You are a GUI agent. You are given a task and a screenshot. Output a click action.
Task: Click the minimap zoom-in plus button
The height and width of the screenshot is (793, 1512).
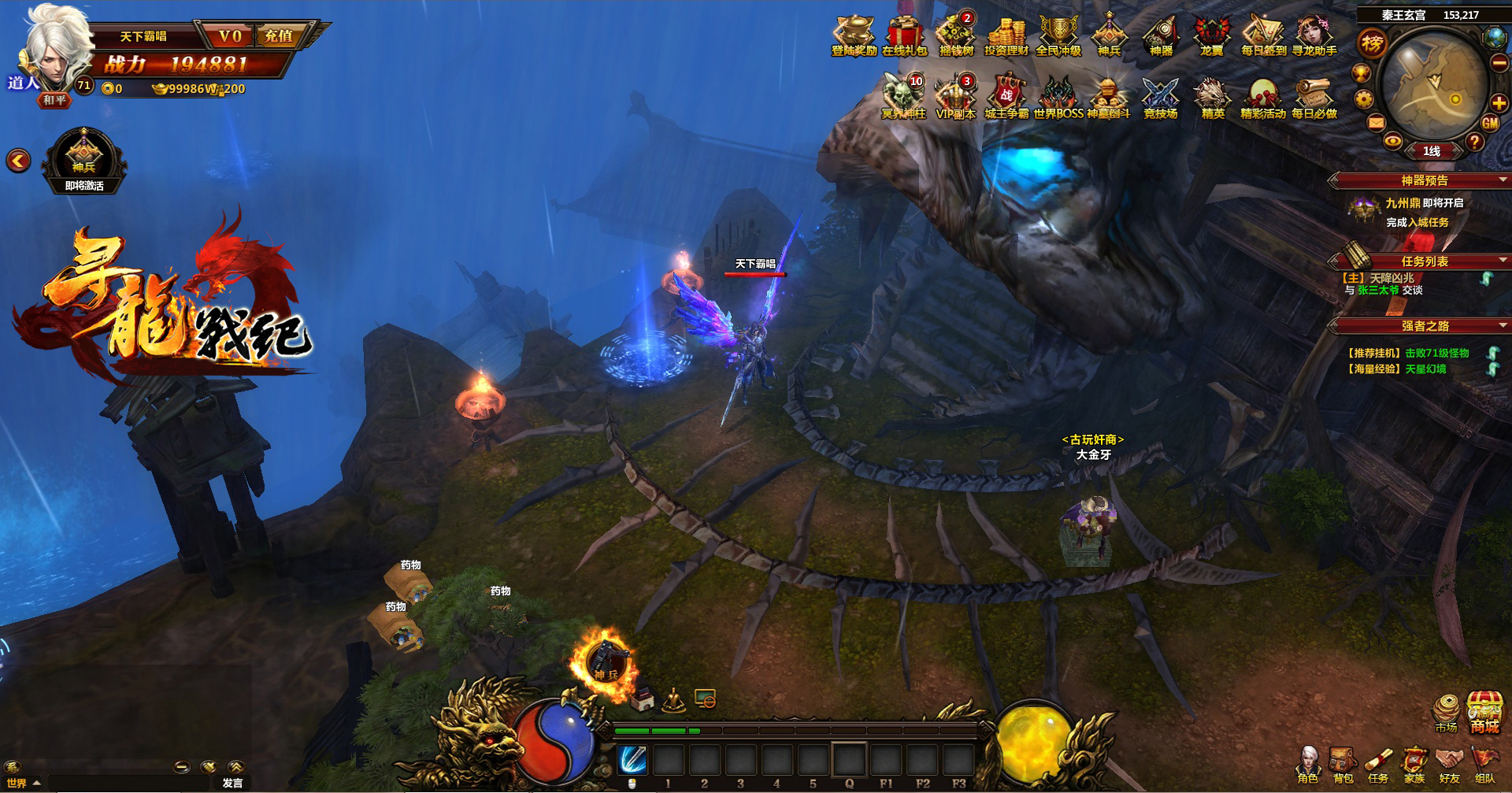(1499, 102)
